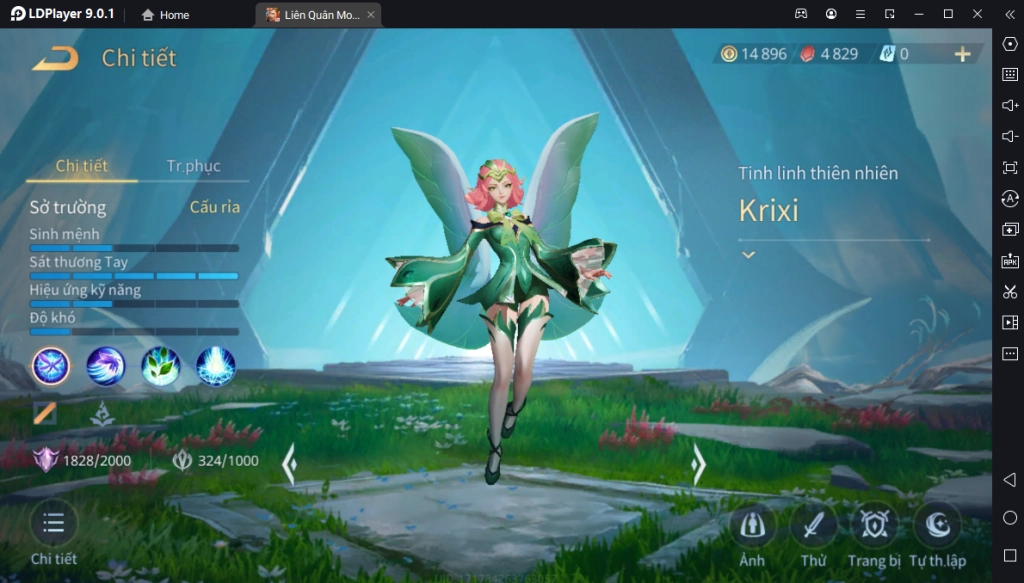View the purple wing skill icon
Screen dimensions: 1024x583
[x=105, y=367]
